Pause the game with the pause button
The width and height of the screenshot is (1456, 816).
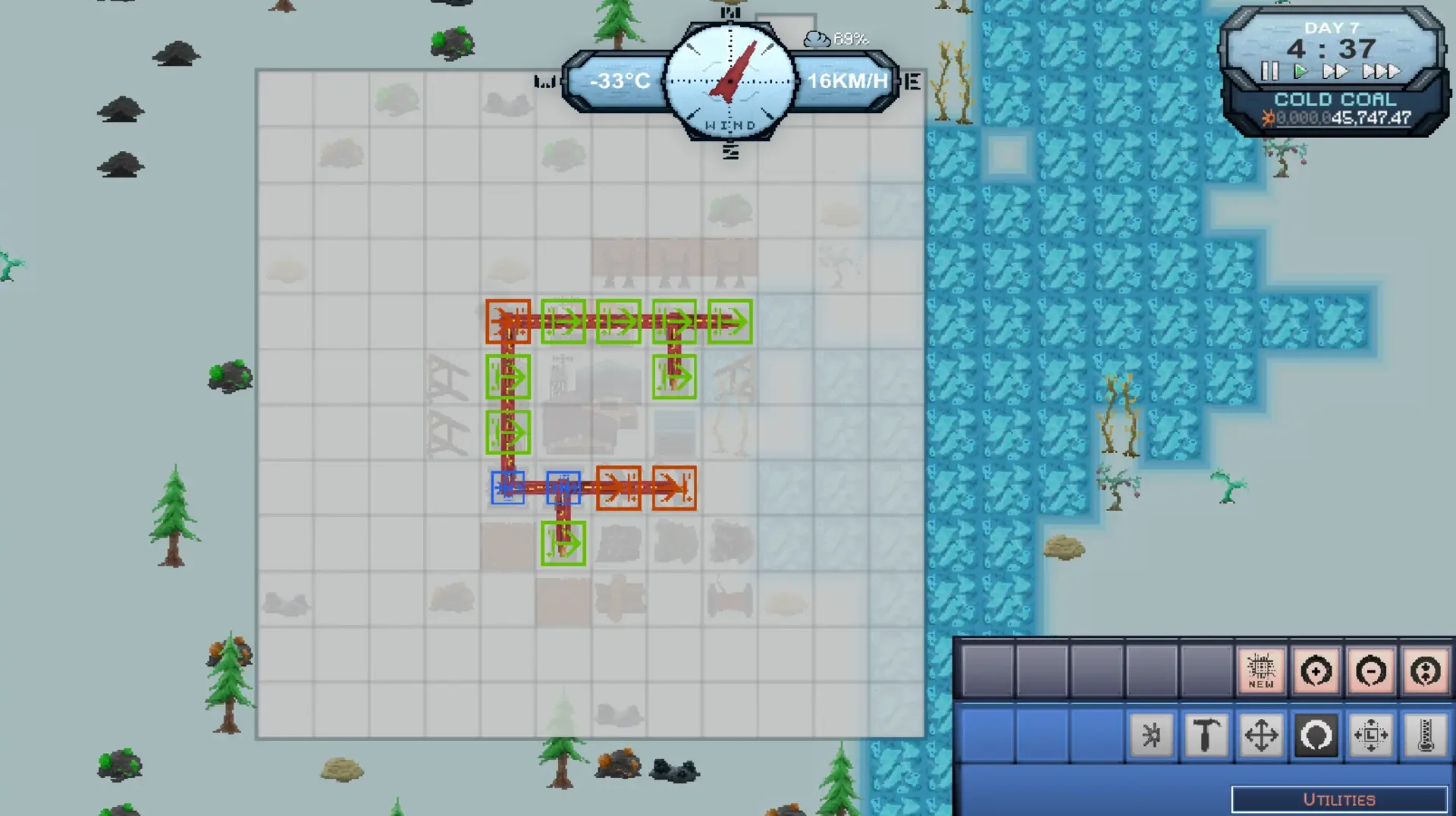(x=1269, y=72)
